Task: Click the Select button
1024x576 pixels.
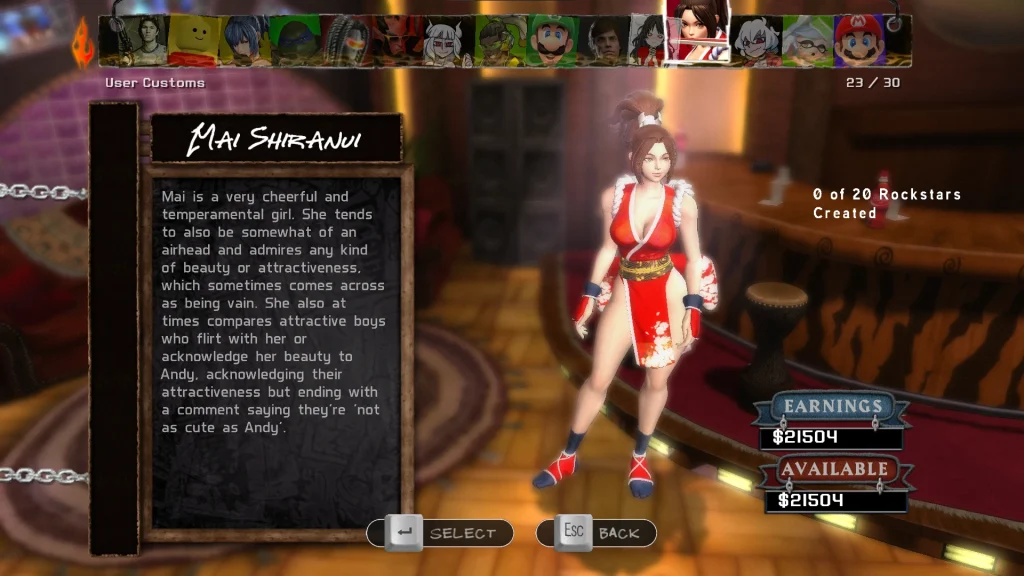Action: click(441, 533)
